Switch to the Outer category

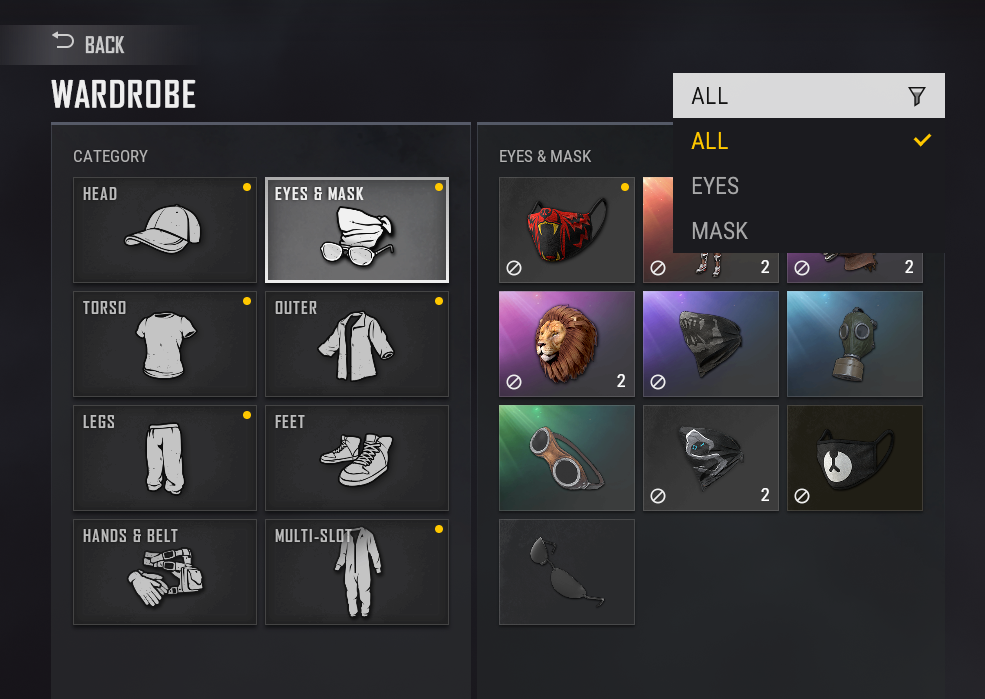point(357,344)
